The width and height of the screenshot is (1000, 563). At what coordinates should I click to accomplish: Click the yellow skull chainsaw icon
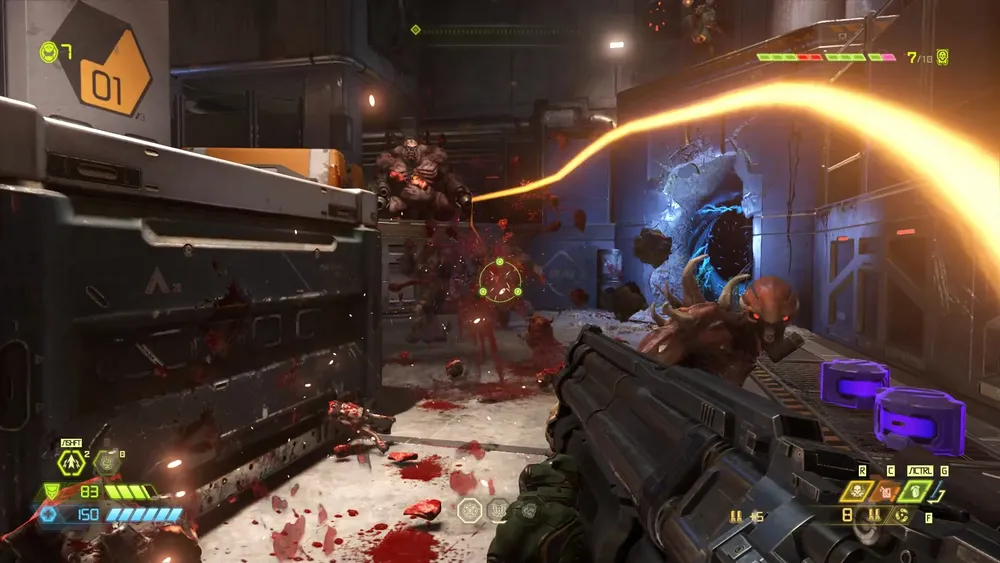[x=856, y=491]
